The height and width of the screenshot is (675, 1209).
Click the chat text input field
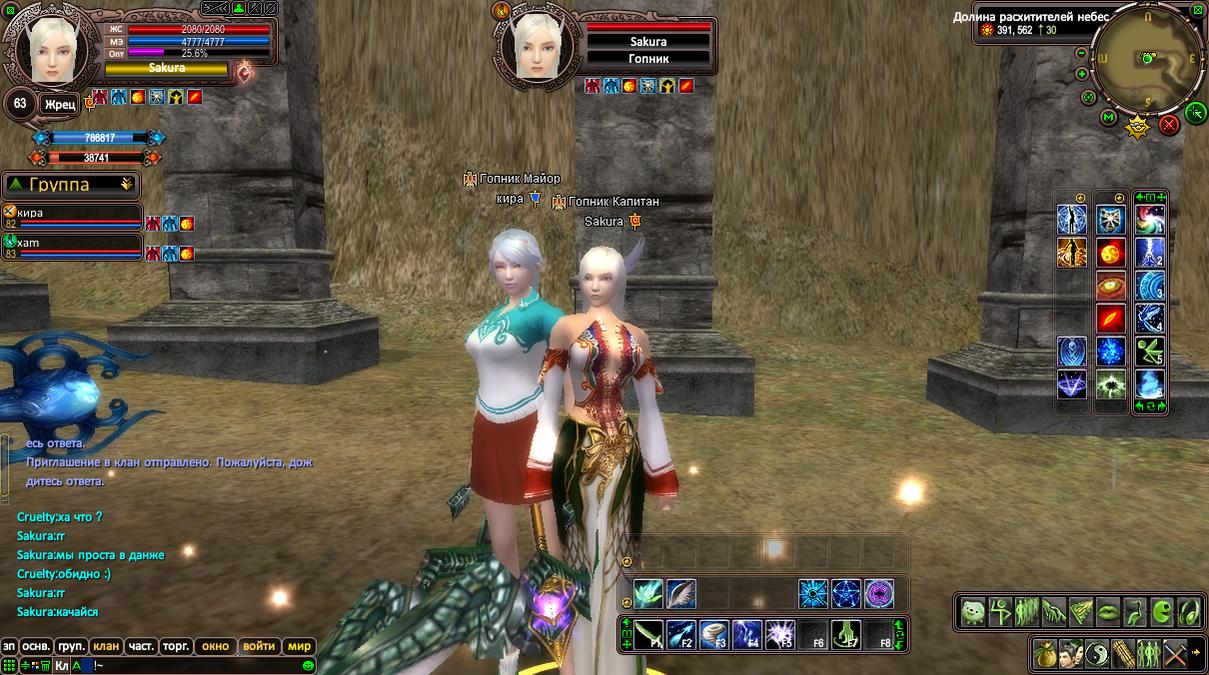click(200, 665)
